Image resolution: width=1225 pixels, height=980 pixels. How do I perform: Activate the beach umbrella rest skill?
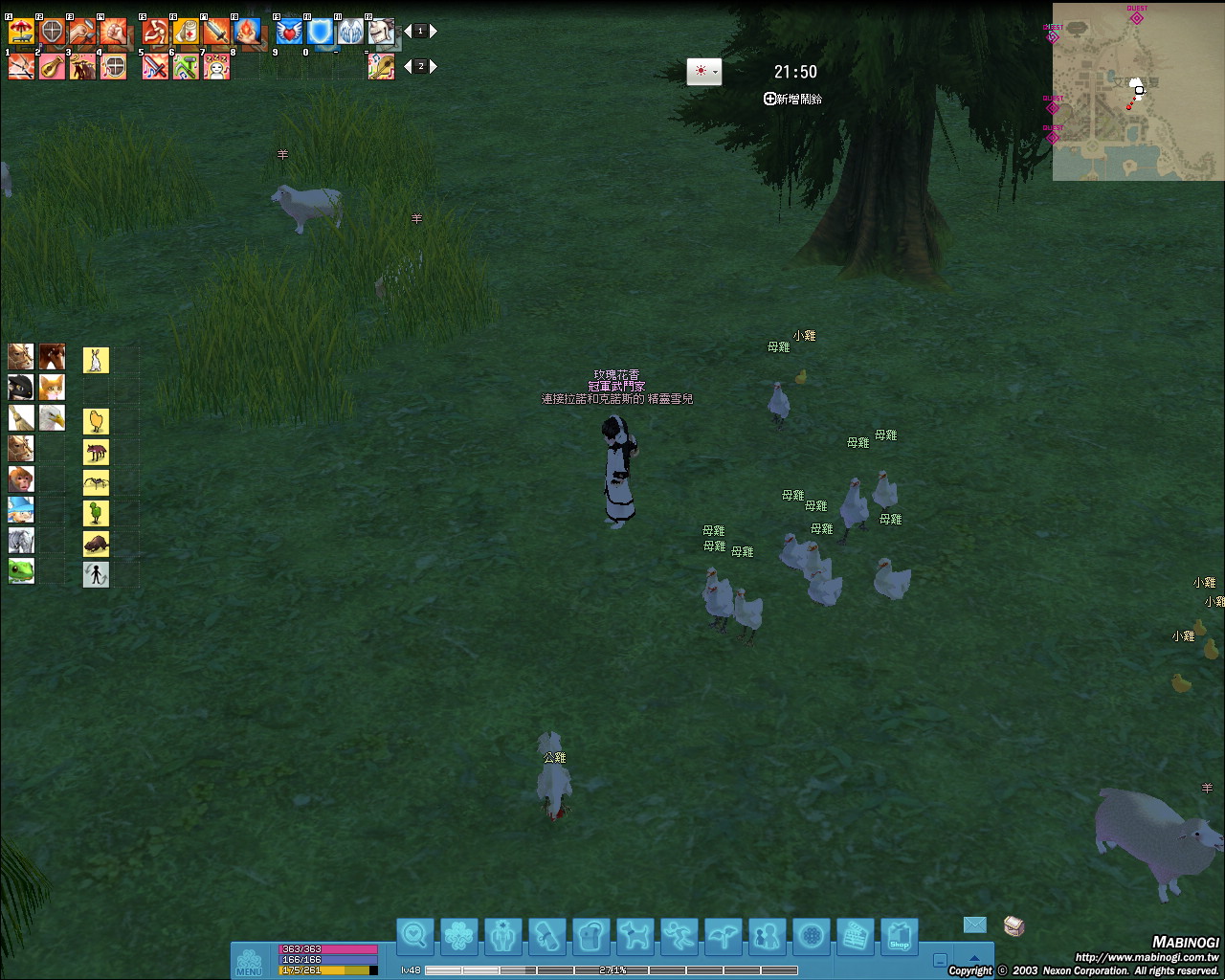[21, 32]
